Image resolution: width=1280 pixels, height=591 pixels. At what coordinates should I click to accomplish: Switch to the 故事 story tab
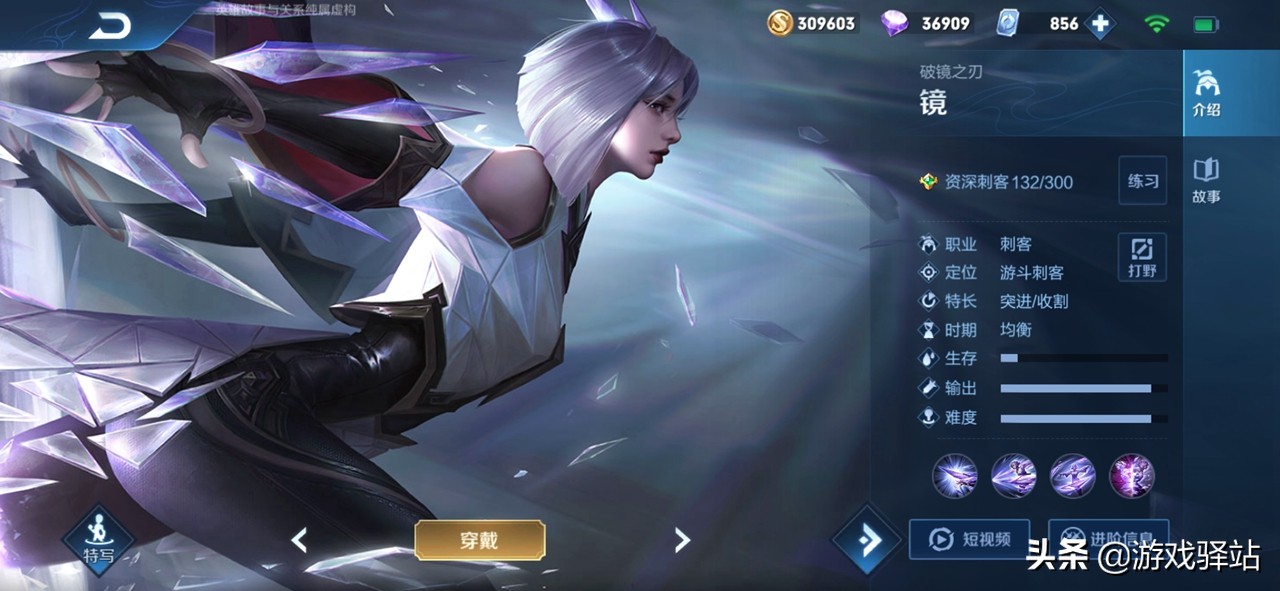1206,181
